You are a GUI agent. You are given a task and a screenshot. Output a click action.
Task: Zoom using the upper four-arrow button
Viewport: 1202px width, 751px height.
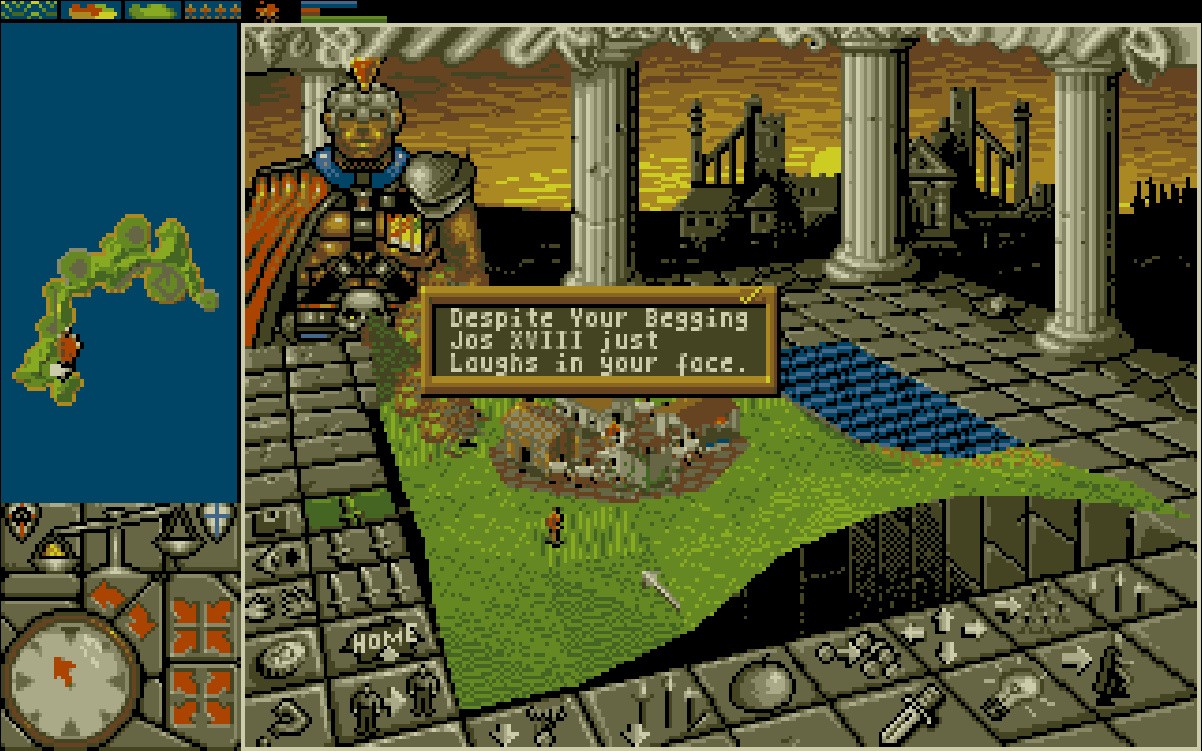(202, 624)
